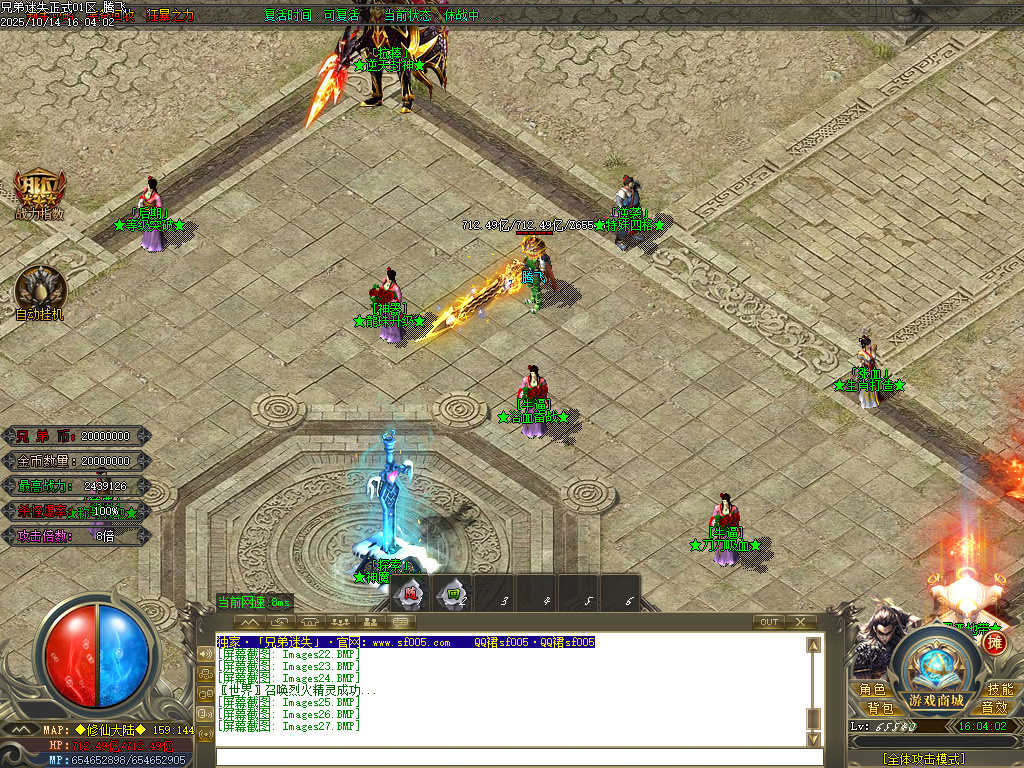Toggle the 音效 sound effects button
This screenshot has width=1024, height=768.
(994, 708)
